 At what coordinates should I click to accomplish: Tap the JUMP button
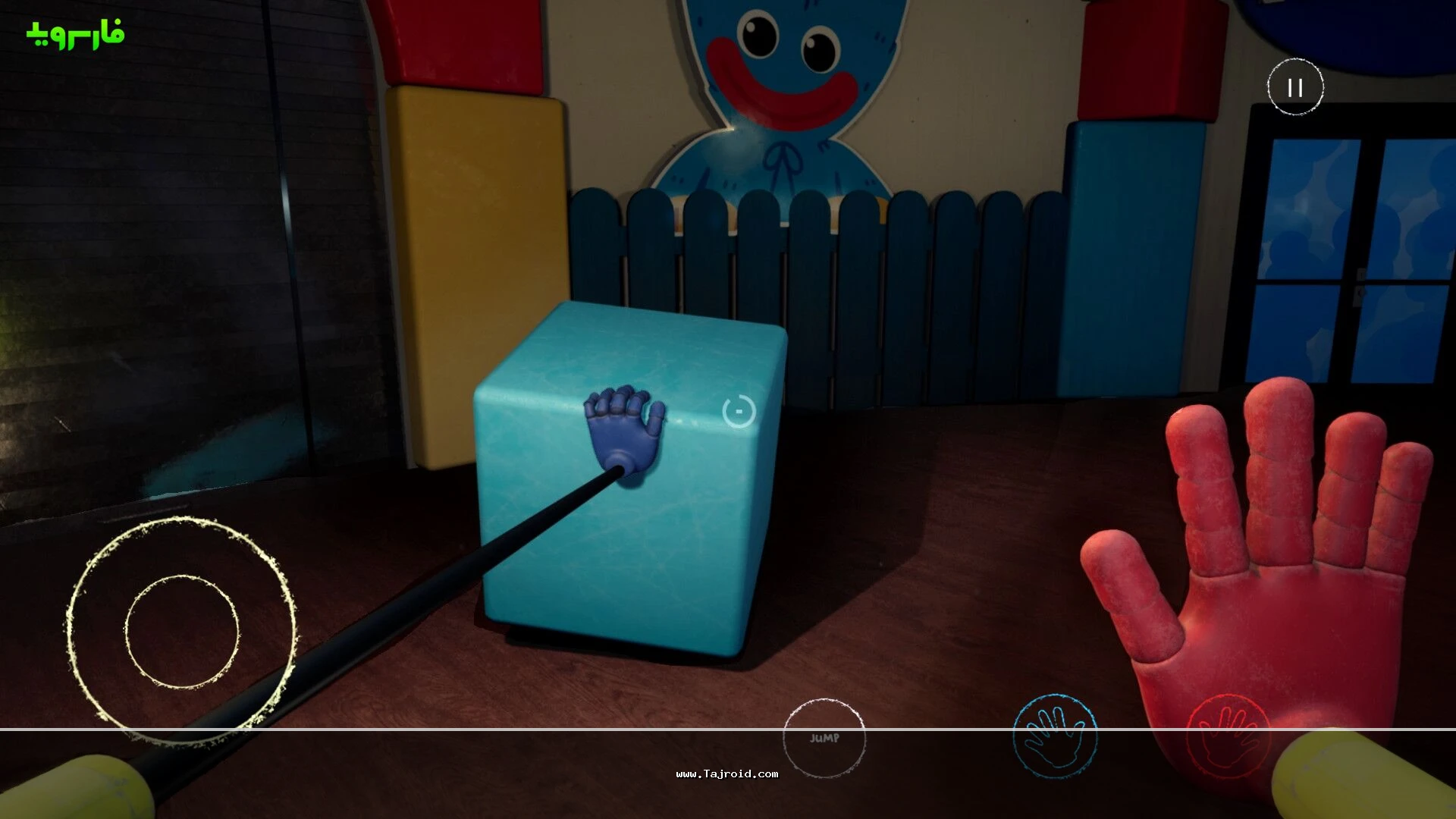[x=824, y=738]
